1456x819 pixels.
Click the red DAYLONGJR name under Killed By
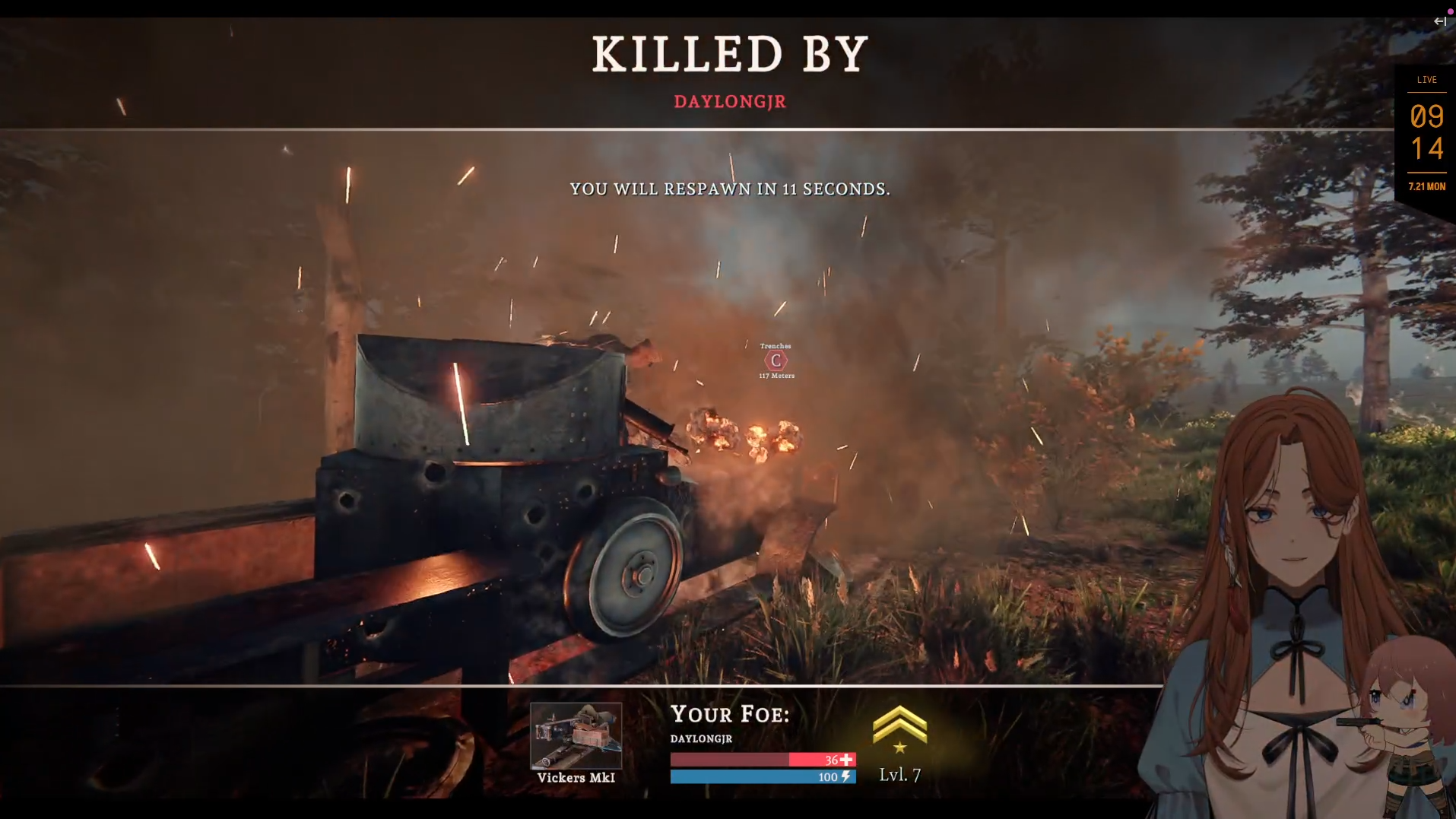point(730,102)
